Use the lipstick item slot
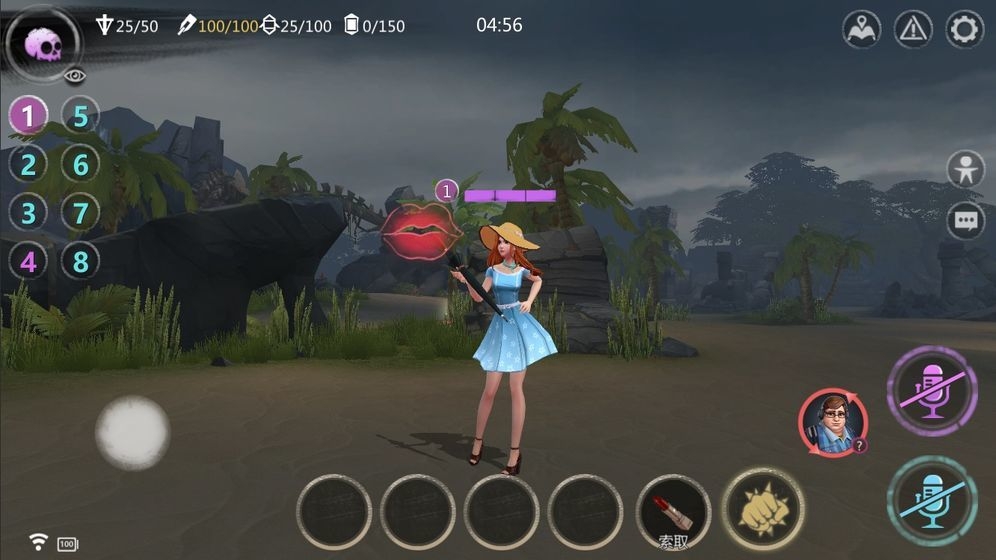996x560 pixels. tap(674, 511)
